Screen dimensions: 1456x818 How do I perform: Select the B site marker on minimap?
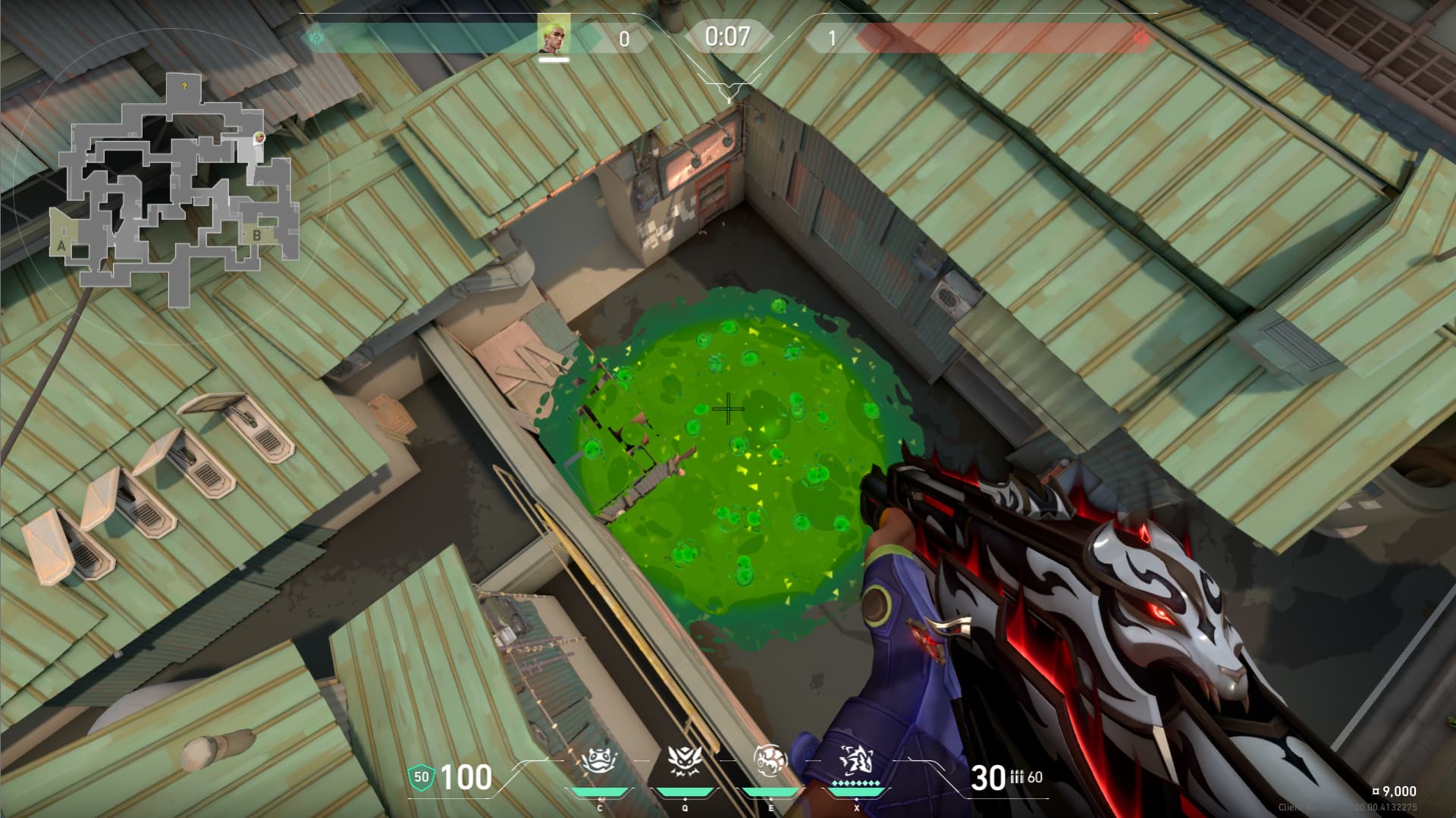(256, 236)
